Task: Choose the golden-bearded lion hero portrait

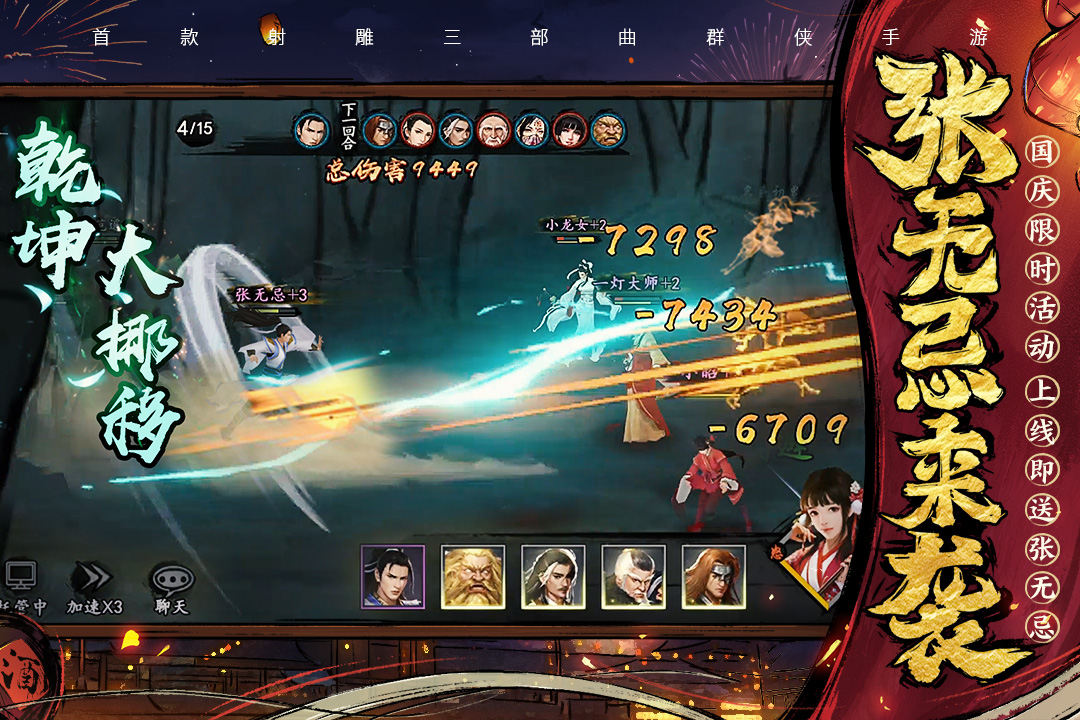Action: (473, 576)
